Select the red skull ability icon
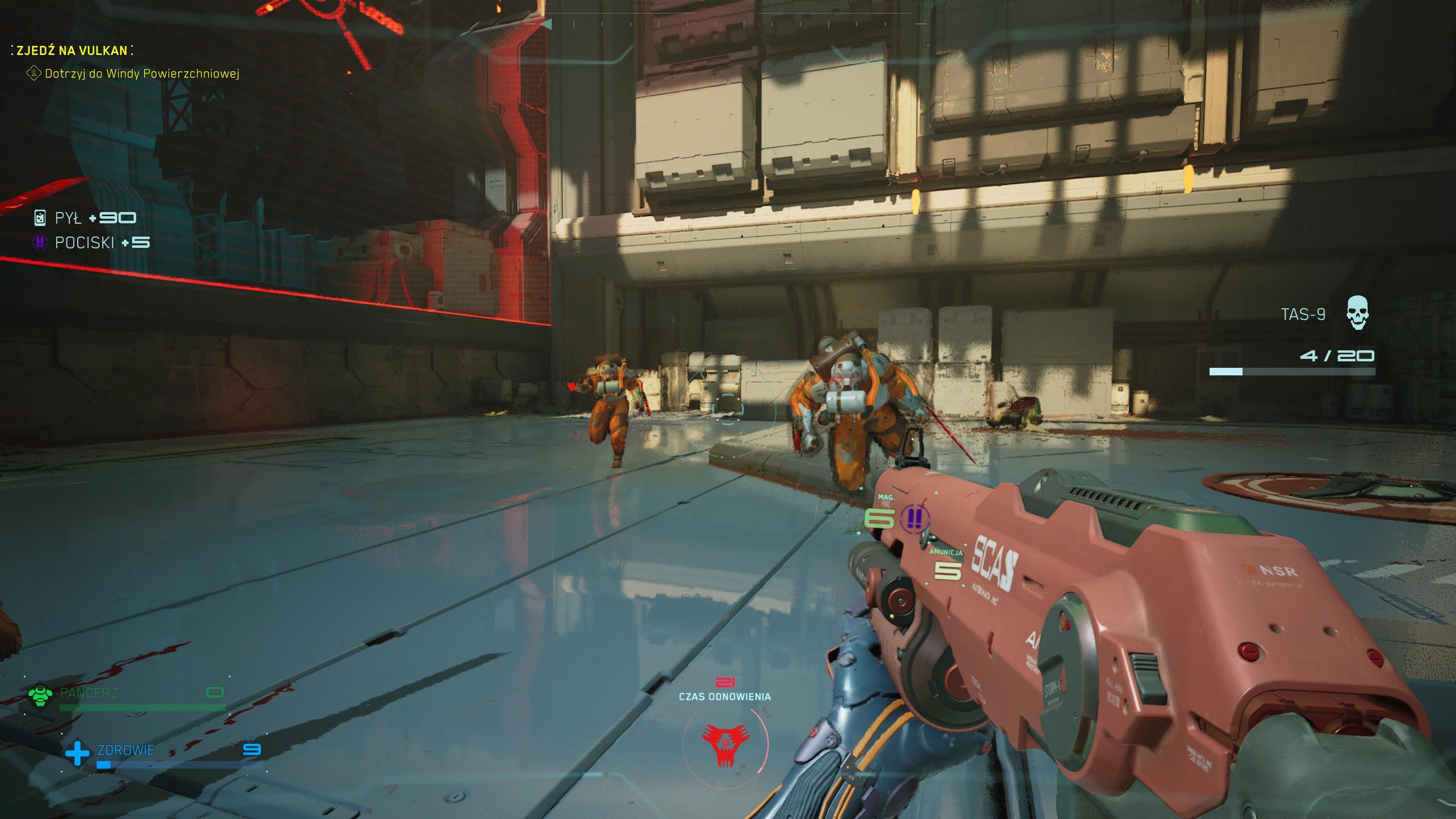The width and height of the screenshot is (1456, 819). [x=725, y=744]
